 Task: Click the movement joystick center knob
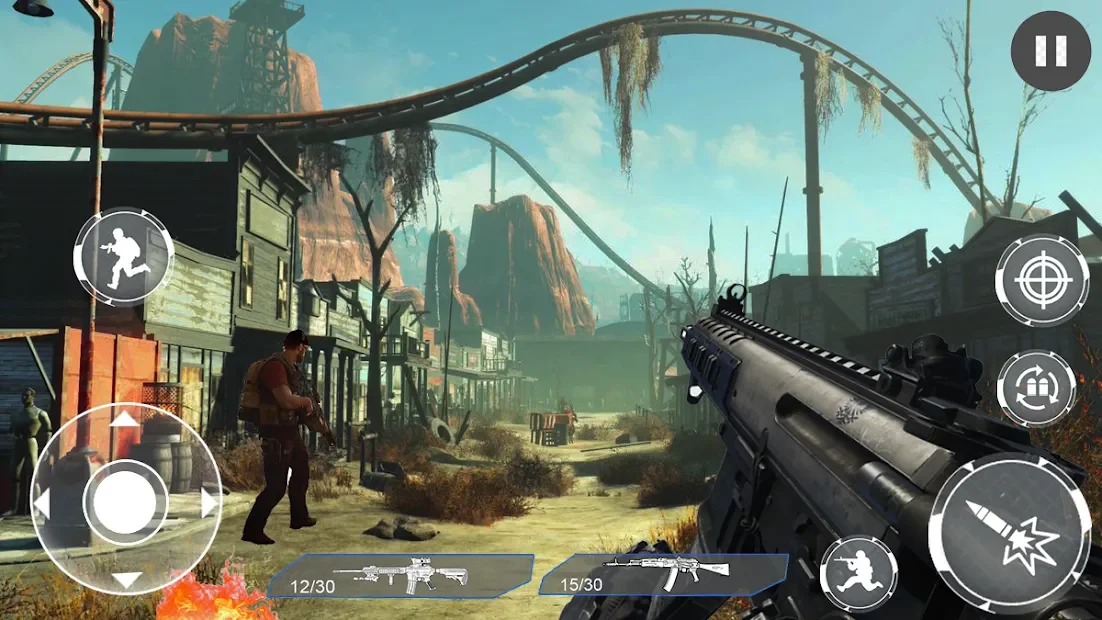125,501
